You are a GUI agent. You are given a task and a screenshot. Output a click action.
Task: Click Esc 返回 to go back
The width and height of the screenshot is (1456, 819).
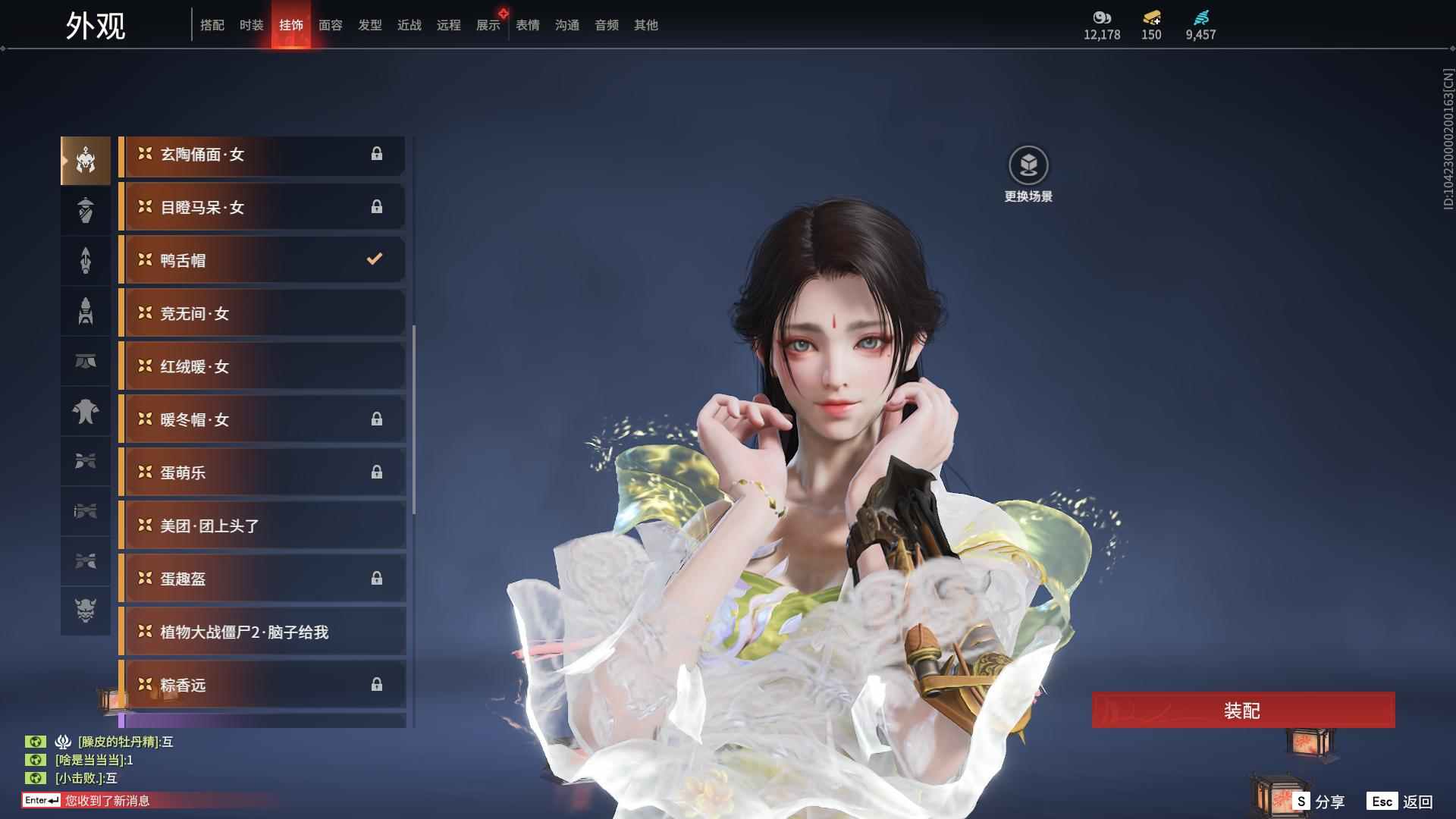point(1399,800)
